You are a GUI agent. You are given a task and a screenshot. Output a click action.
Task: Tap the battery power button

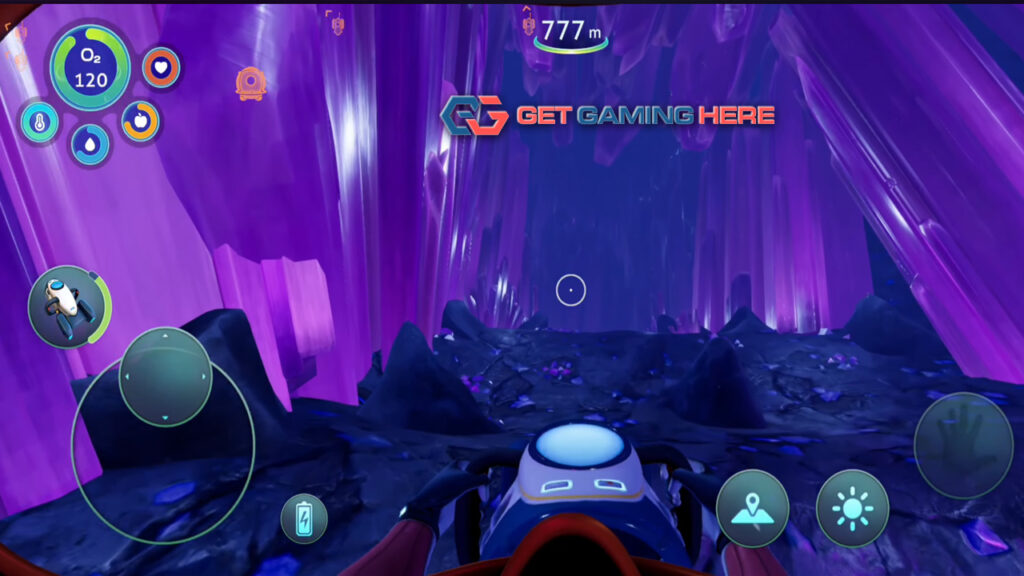(x=304, y=518)
